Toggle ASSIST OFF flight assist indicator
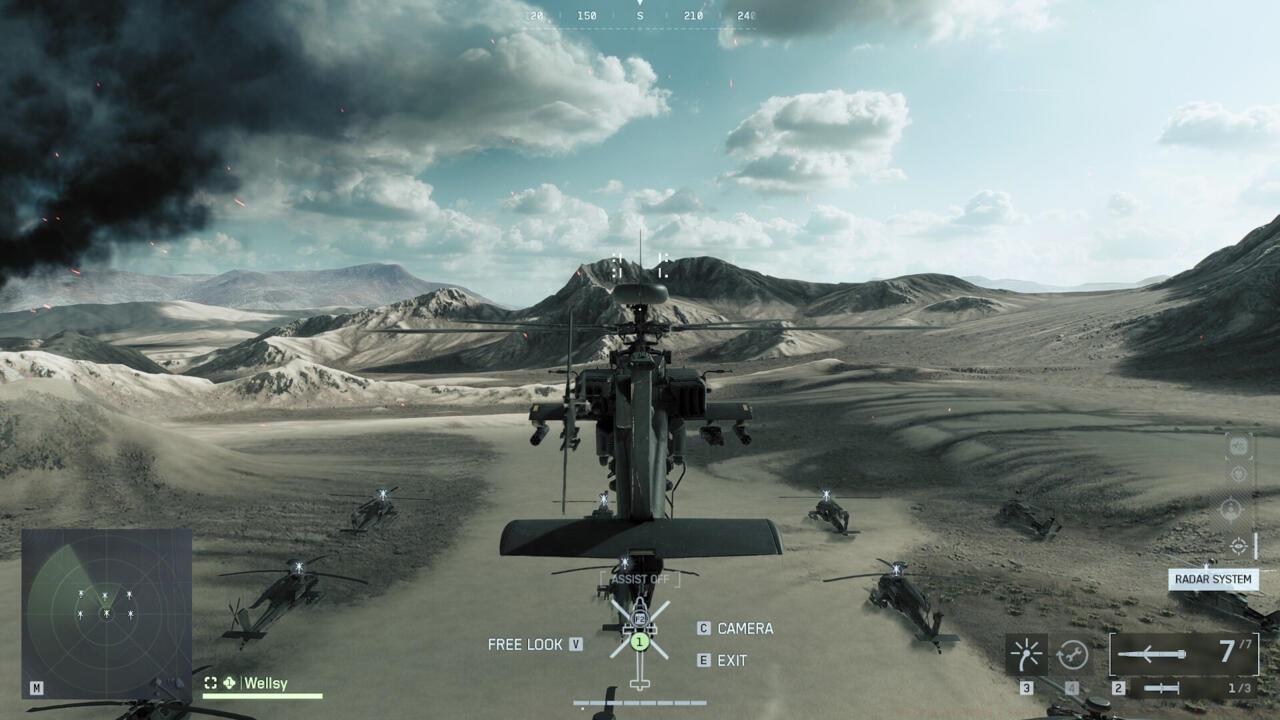The width and height of the screenshot is (1280, 720). click(x=640, y=578)
